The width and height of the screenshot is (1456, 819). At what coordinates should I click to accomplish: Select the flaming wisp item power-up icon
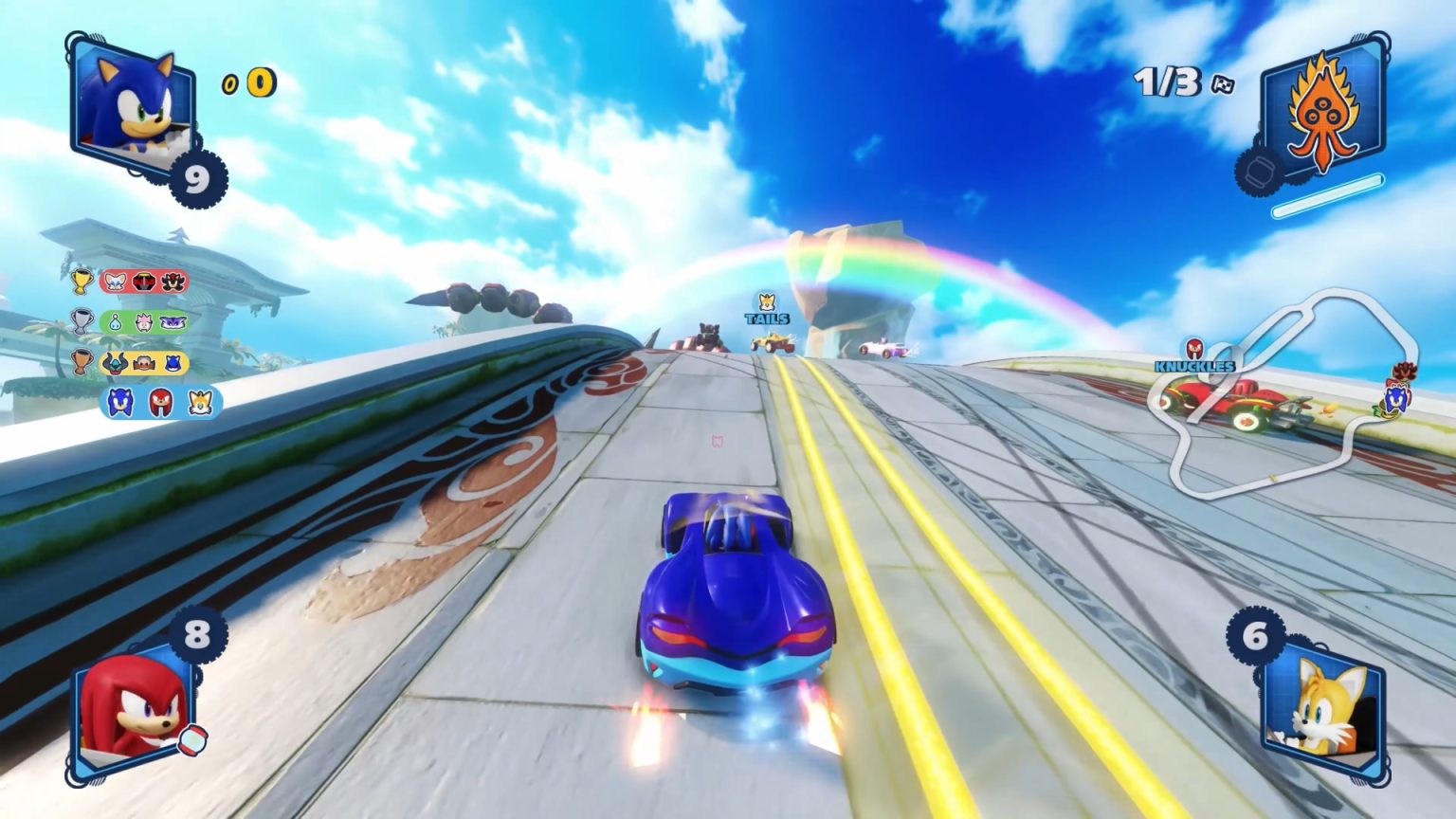[1322, 113]
